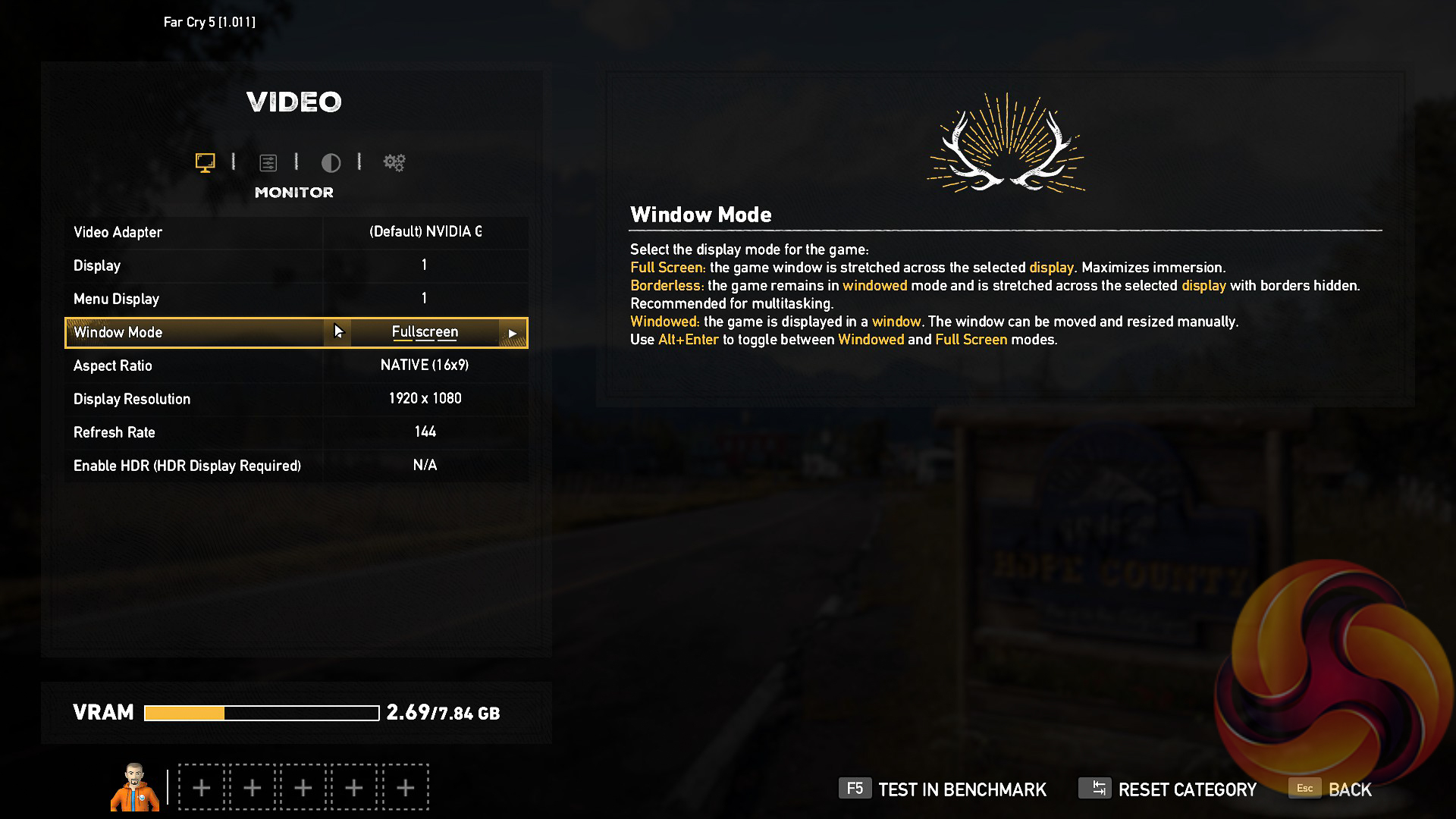Select the Refresh Rate setting row
Image resolution: width=1456 pixels, height=819 pixels.
coord(296,432)
